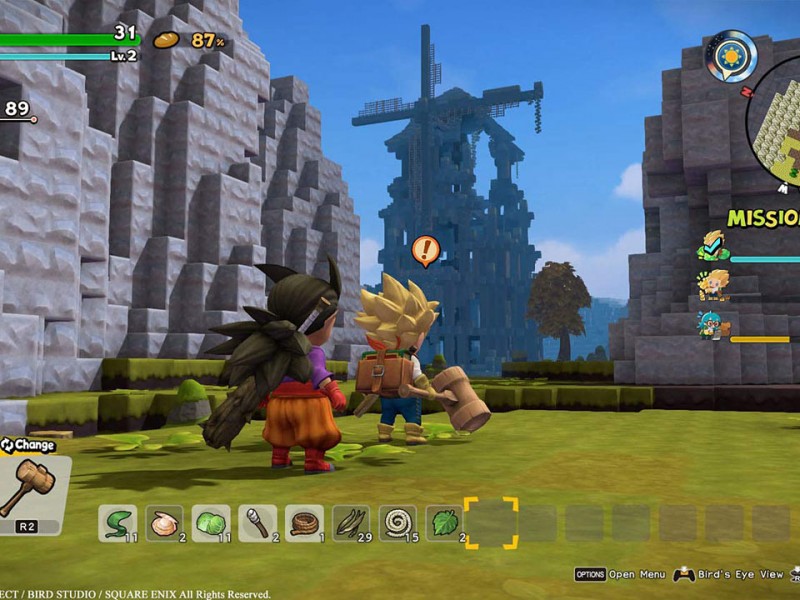This screenshot has height=600, width=800.
Task: Select the wooden torch hotbar slot
Action: [257, 523]
